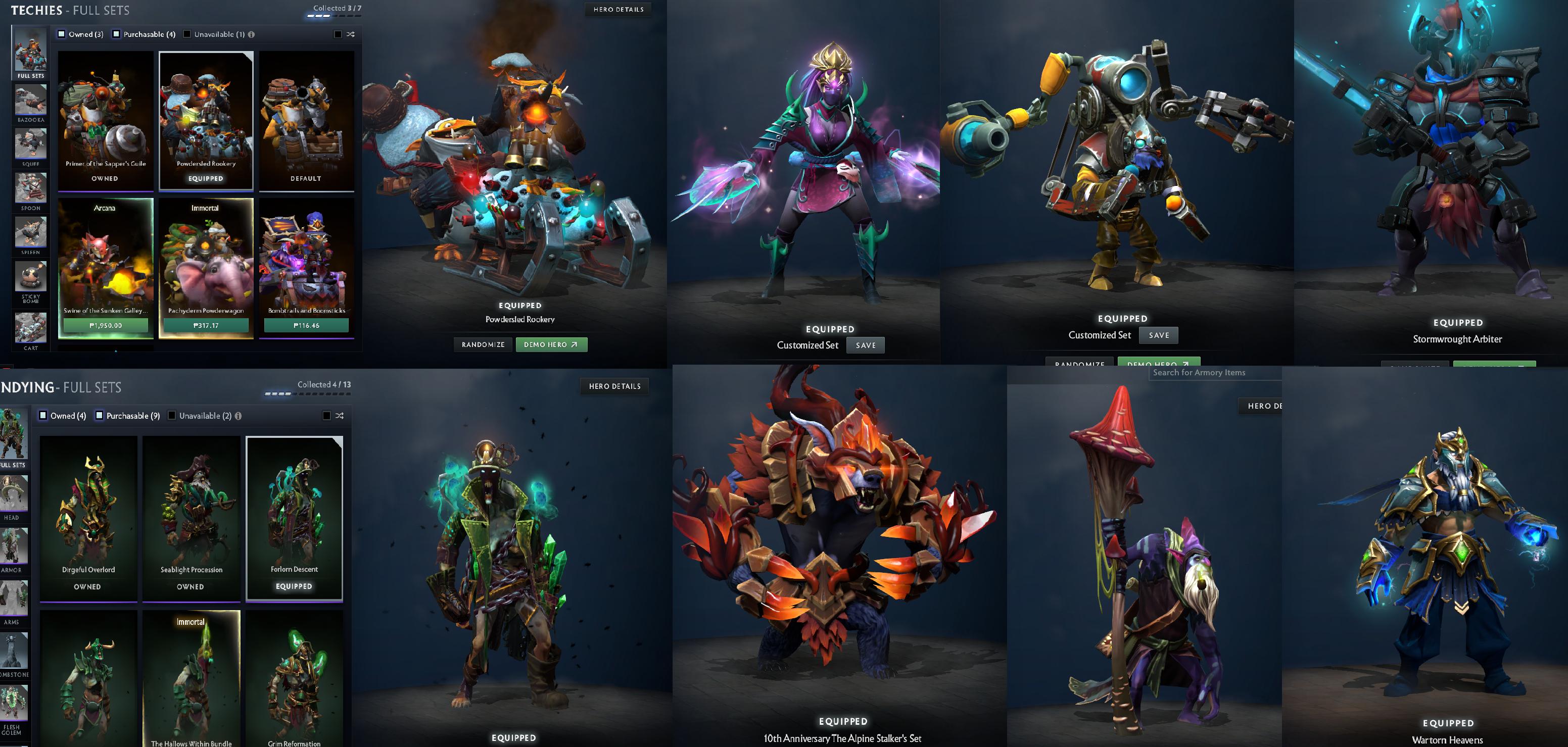
Task: Click the shuffle icon beside Techies filters
Action: 348,34
